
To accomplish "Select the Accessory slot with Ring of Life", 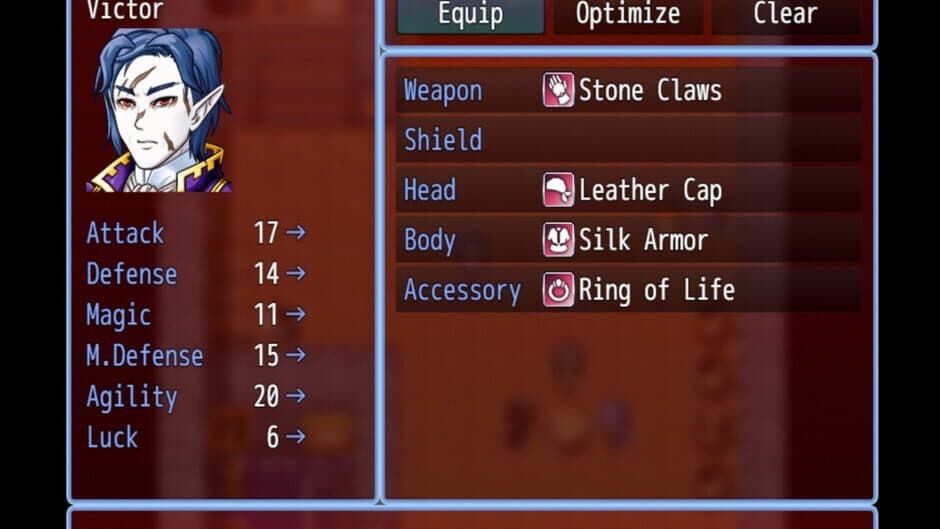I will [628, 290].
